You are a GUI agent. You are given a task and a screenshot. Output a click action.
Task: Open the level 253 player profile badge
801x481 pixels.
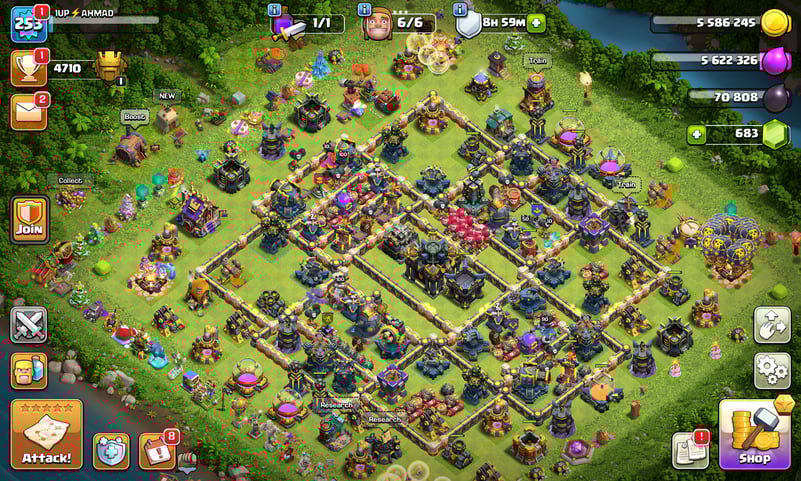(x=28, y=23)
